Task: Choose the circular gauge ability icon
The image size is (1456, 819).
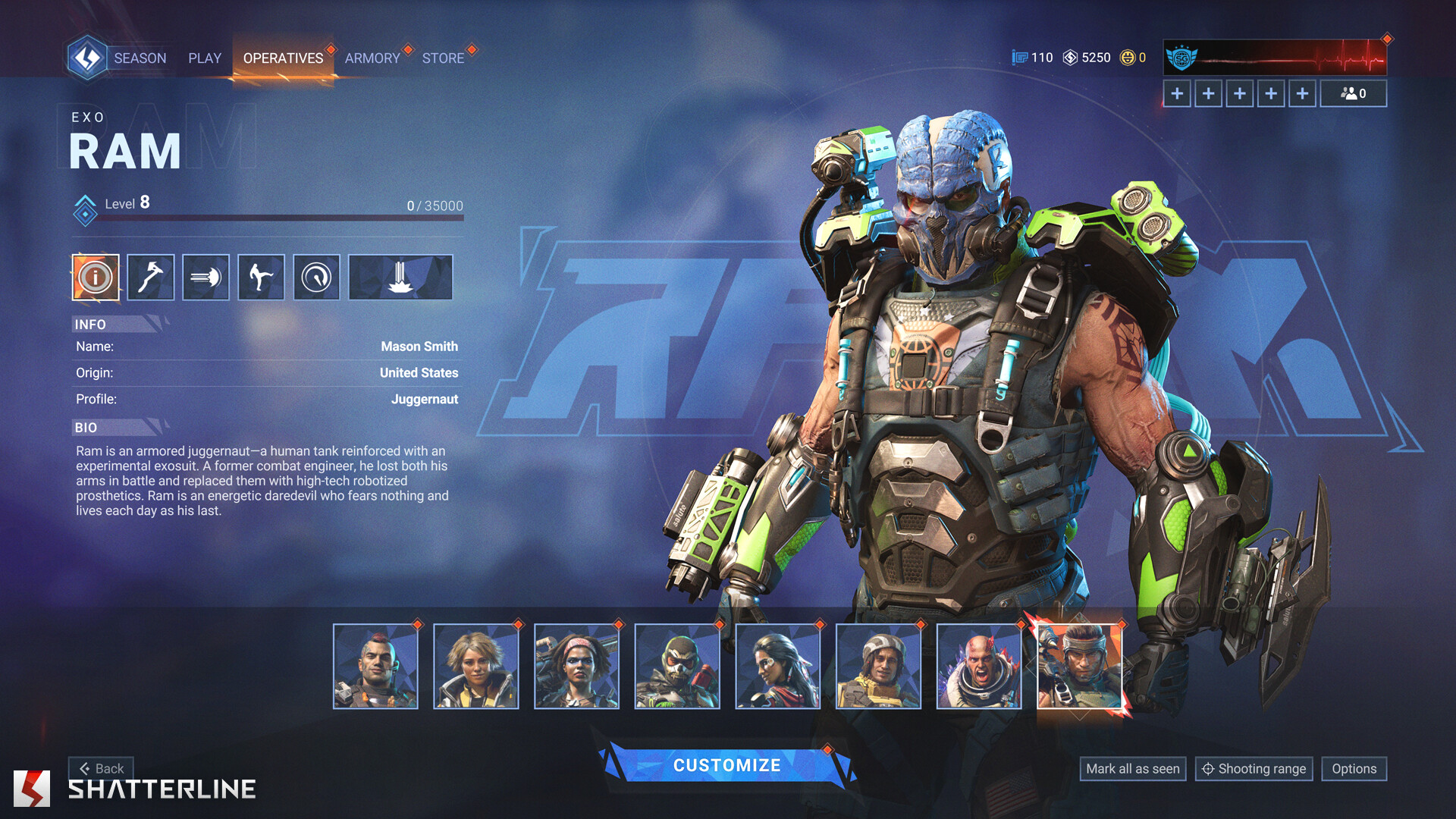Action: [x=316, y=278]
